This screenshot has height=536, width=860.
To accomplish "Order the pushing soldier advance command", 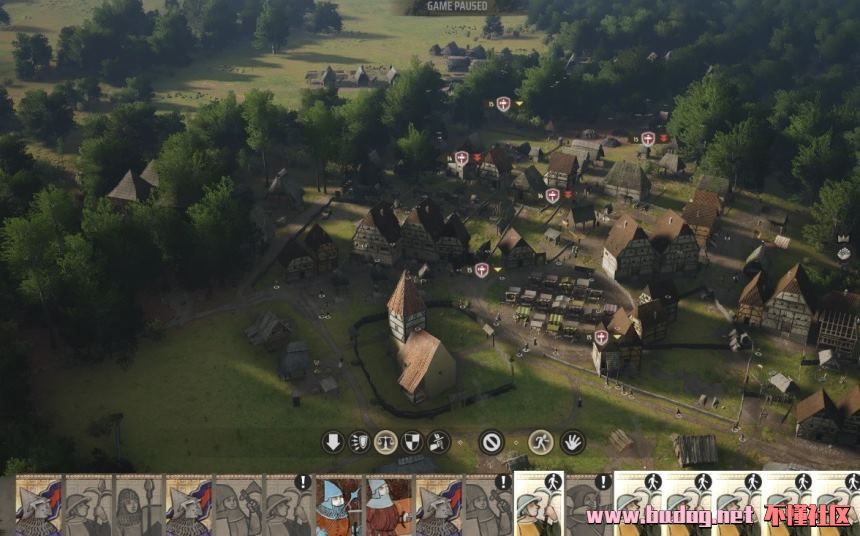I will (x=438, y=442).
